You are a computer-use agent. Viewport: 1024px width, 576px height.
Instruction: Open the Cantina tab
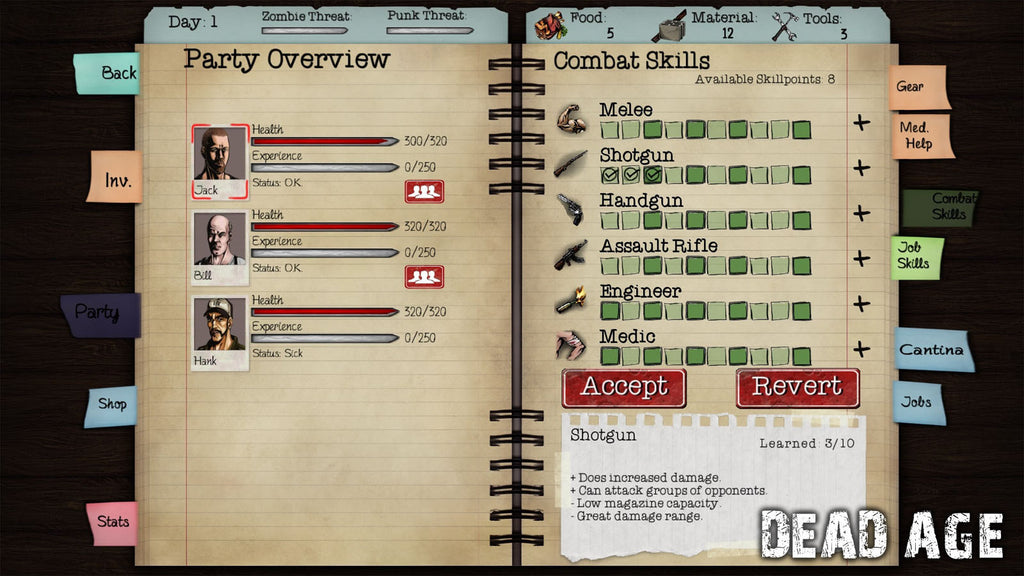click(932, 350)
